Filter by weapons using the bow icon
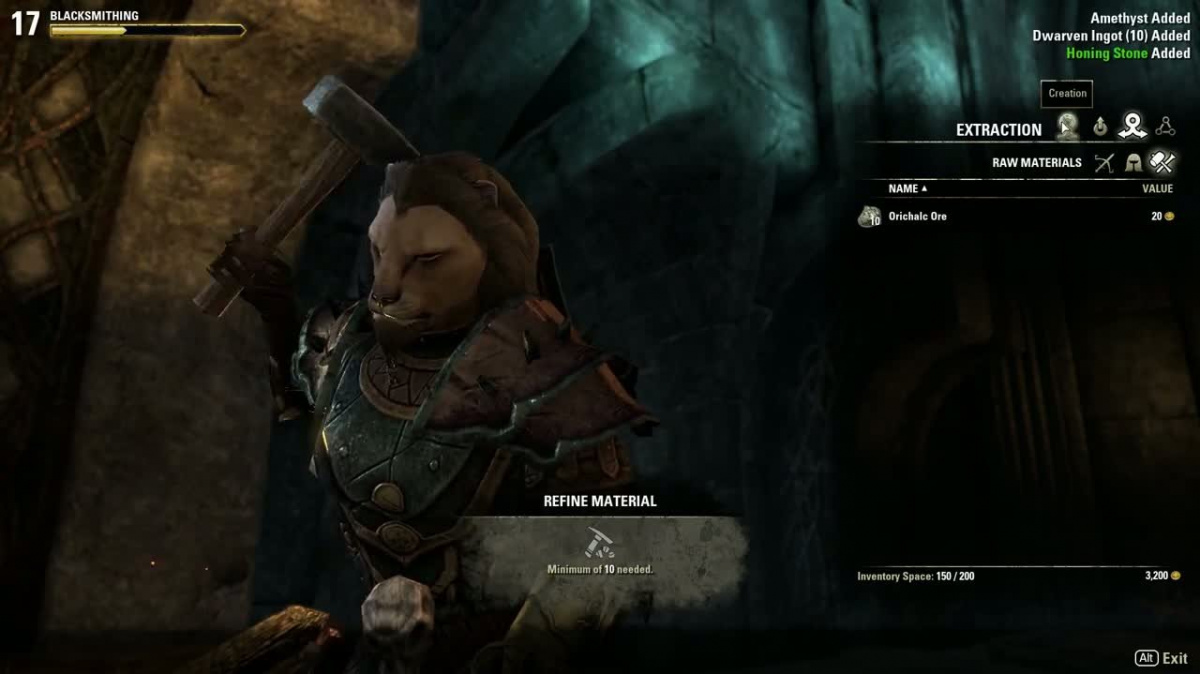The image size is (1200, 674). pyautogui.click(x=1103, y=162)
